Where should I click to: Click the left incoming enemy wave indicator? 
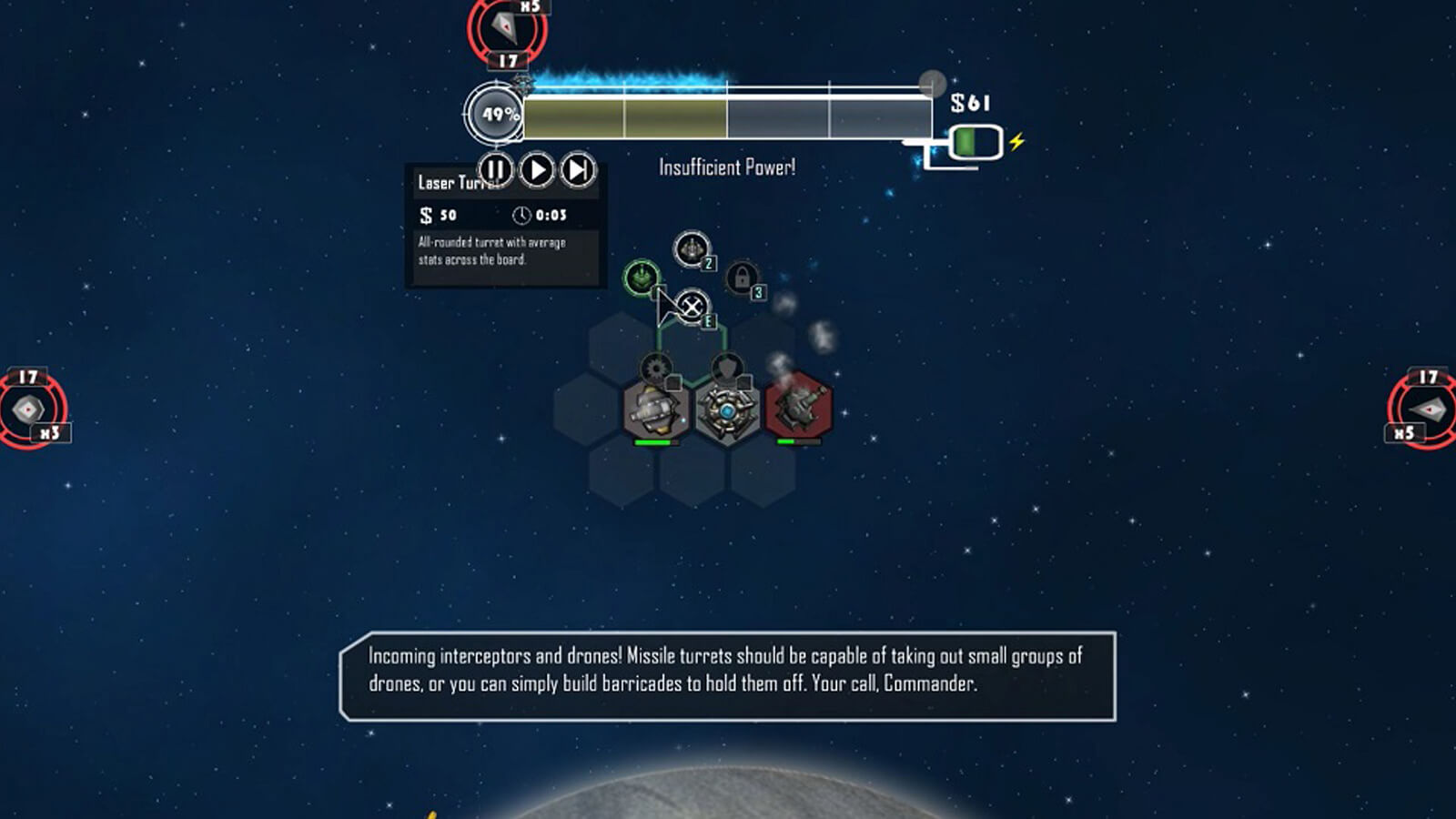tap(32, 409)
